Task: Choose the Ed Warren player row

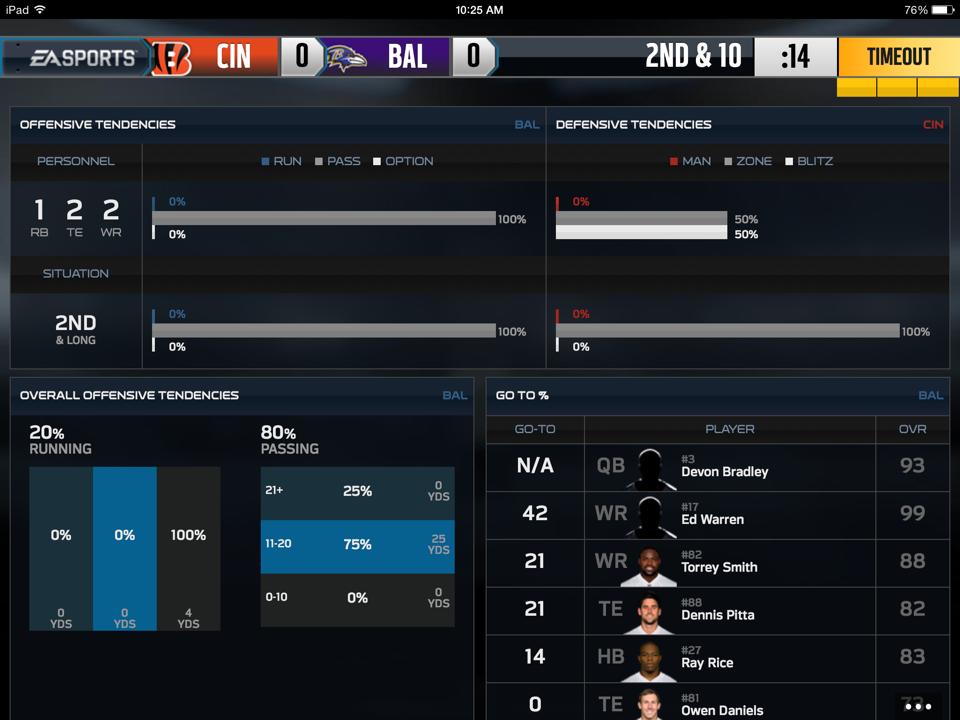Action: click(x=717, y=514)
